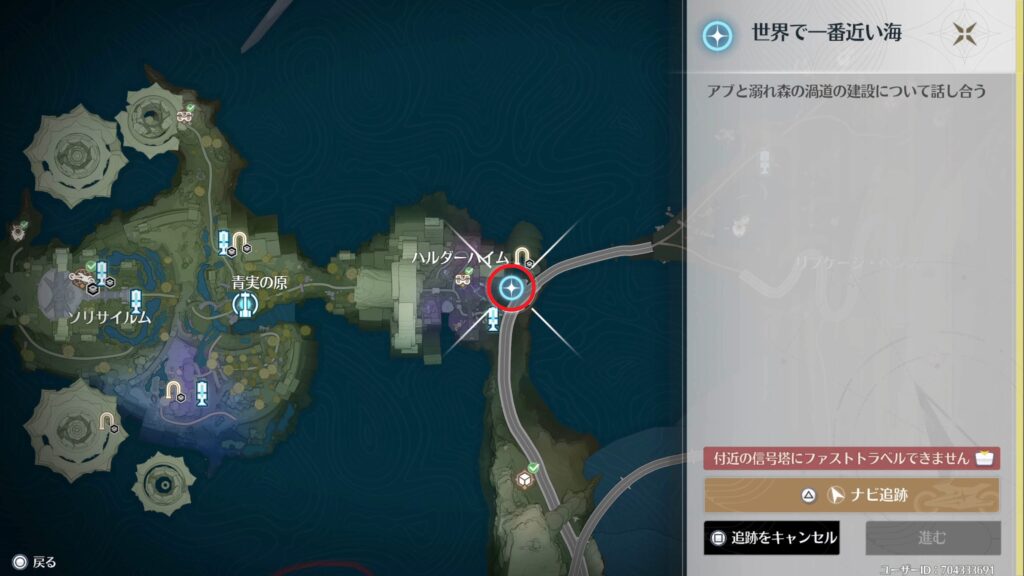This screenshot has height=576, width=1024.
Task: Select the teleport marker just below the quest marker
Action: [493, 320]
